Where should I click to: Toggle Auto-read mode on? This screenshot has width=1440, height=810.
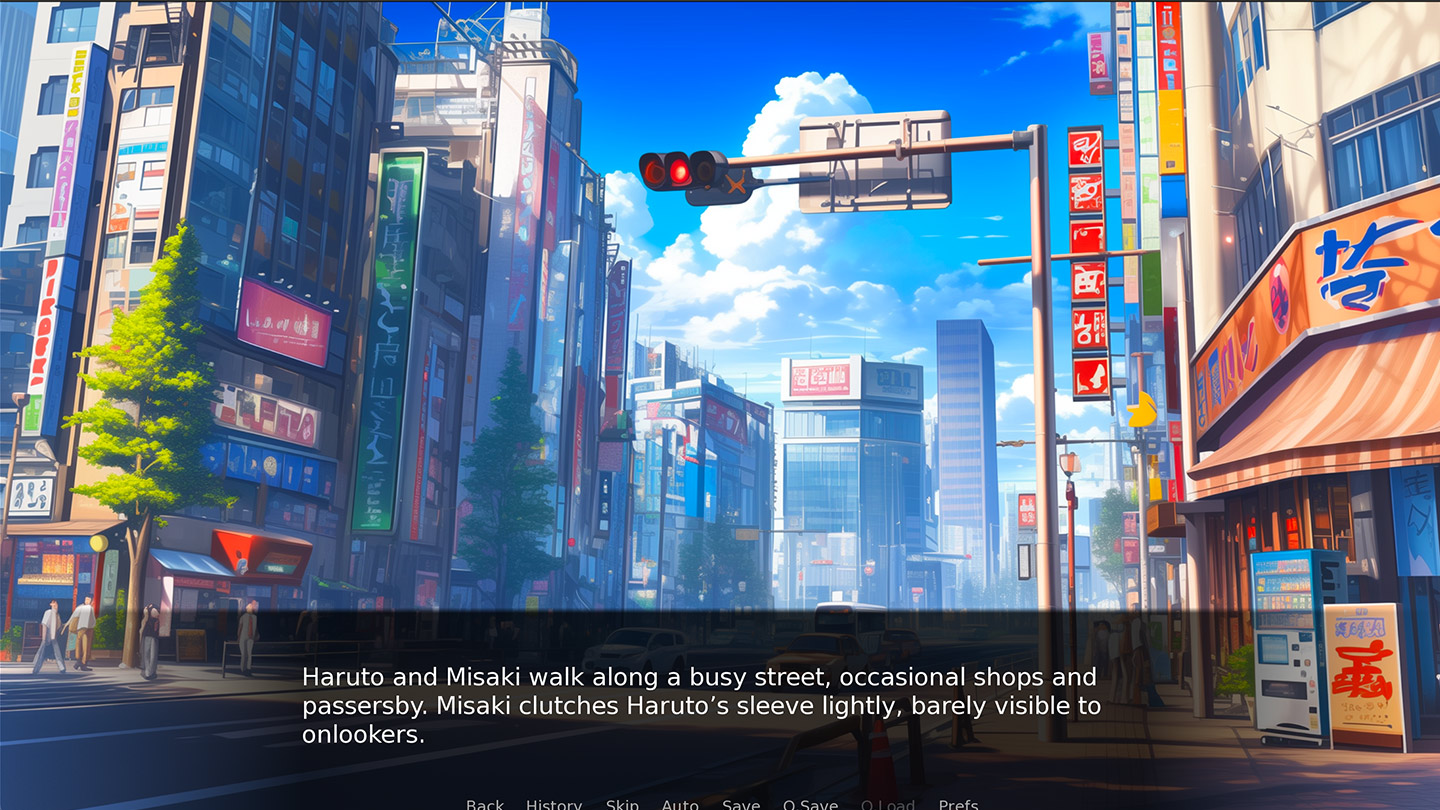[x=680, y=804]
